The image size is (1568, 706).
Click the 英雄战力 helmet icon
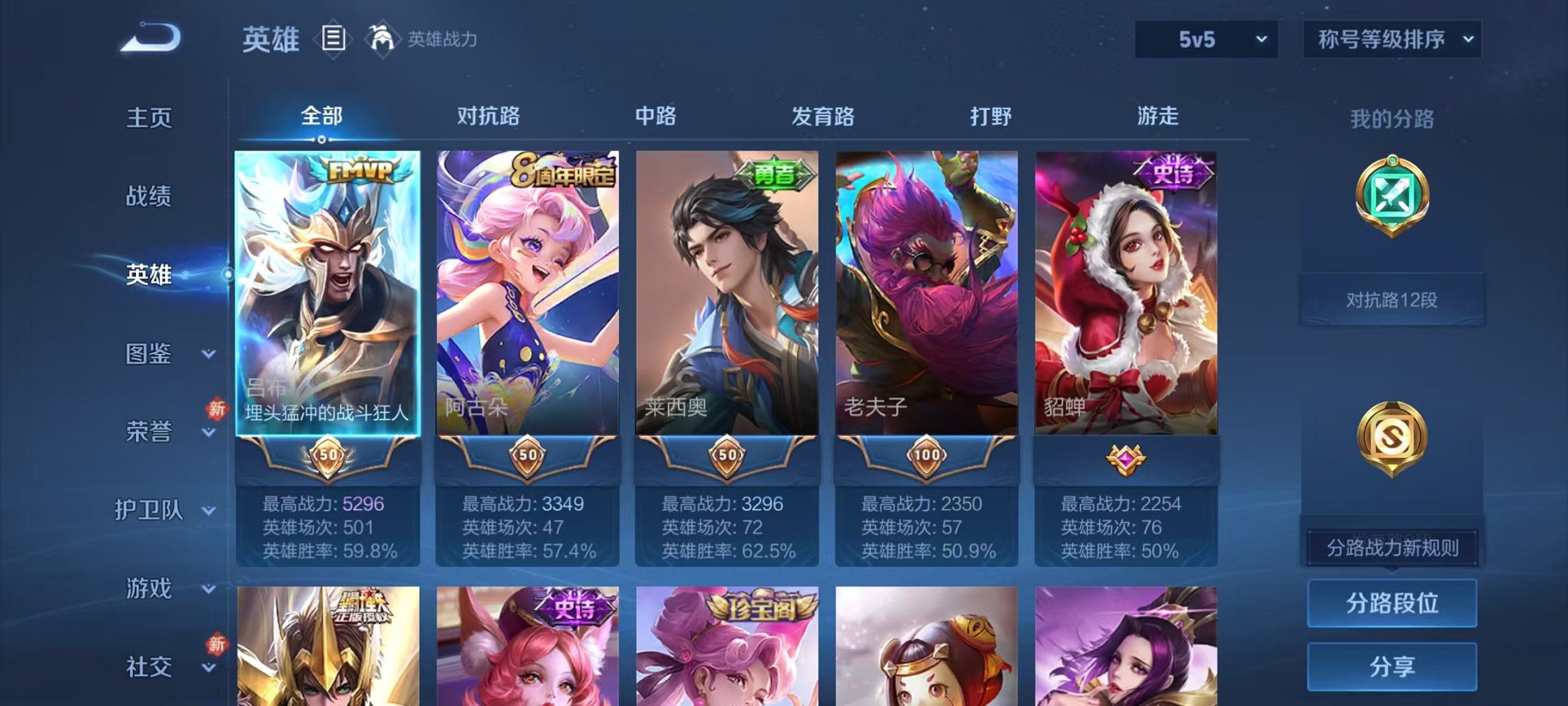coord(383,35)
